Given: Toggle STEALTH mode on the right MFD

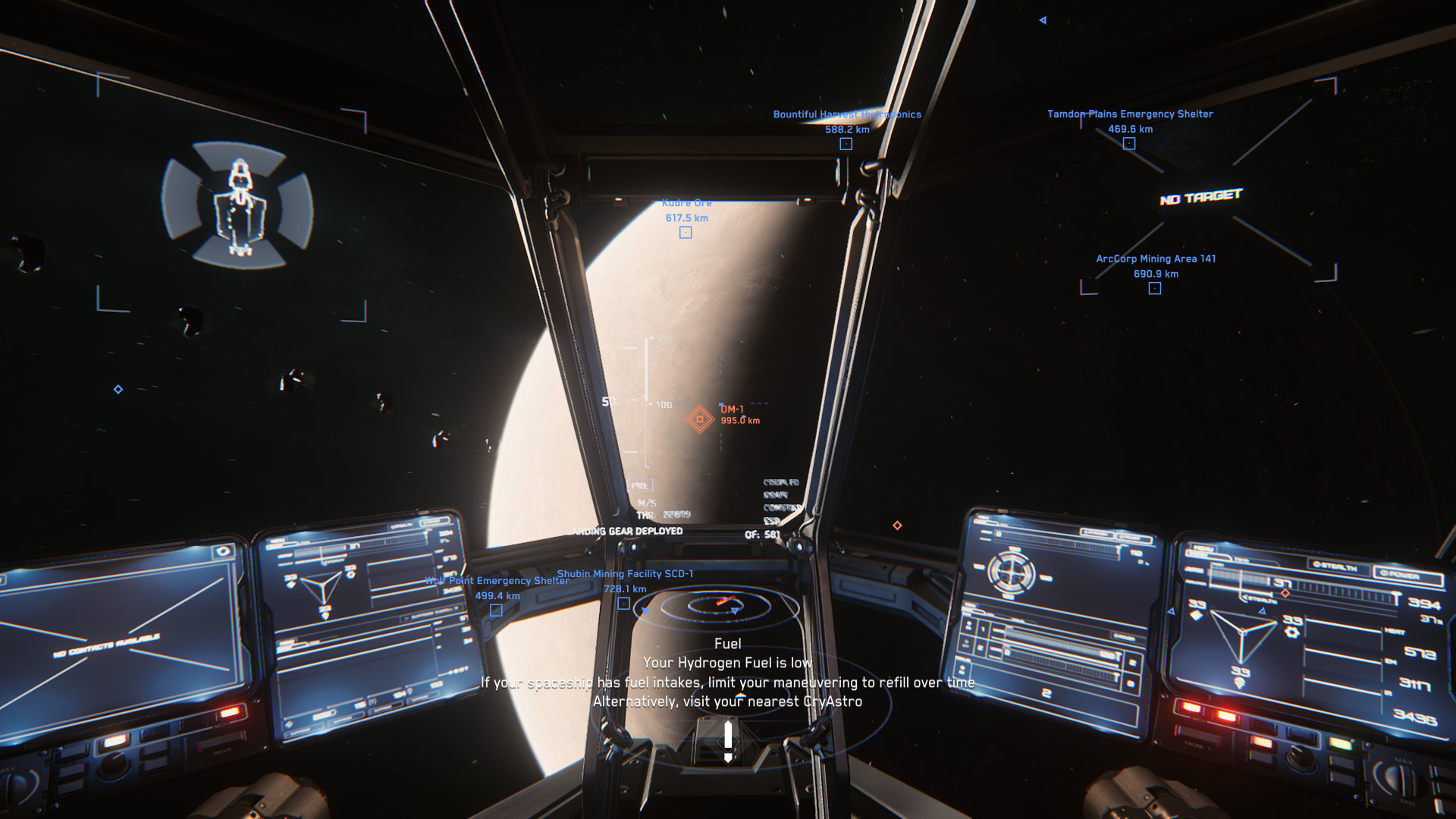Looking at the screenshot, I should (1337, 566).
